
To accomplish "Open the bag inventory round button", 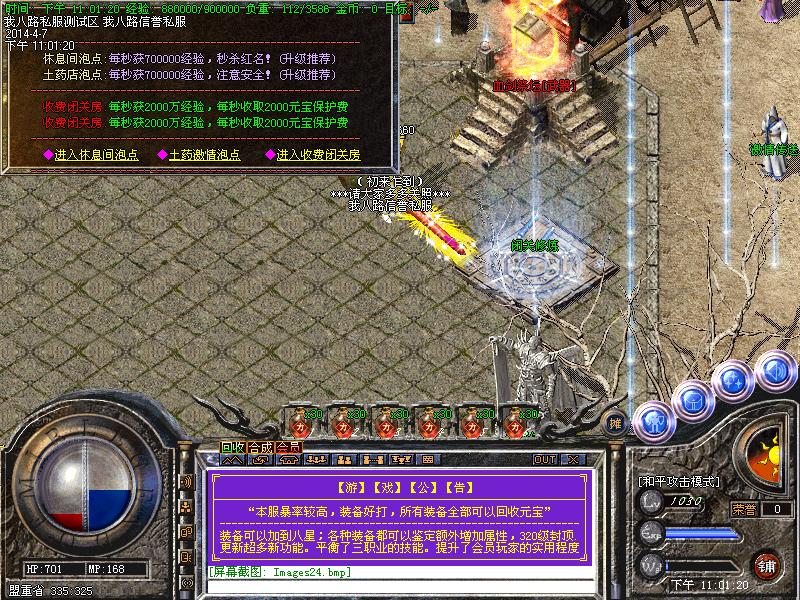I will [x=692, y=400].
